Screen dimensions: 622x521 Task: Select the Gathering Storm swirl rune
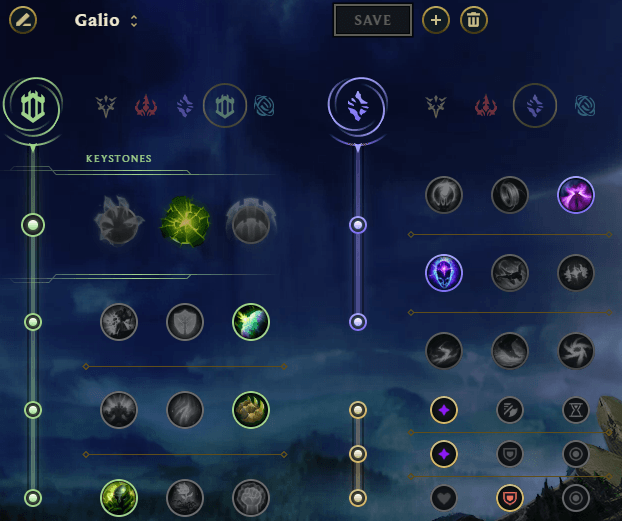(x=576, y=350)
